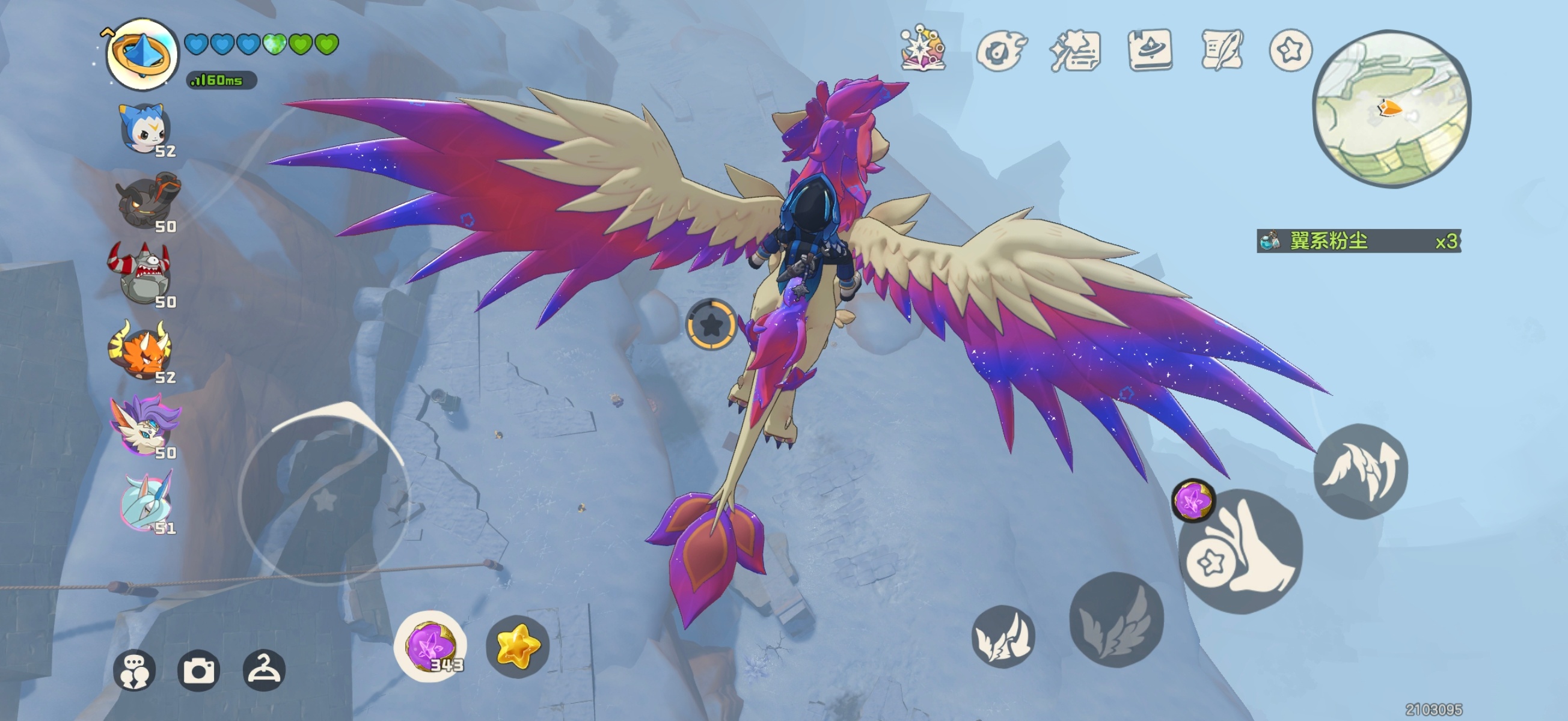1568x721 pixels.
Task: Open the clothes hanger wardrobe
Action: coord(263,670)
